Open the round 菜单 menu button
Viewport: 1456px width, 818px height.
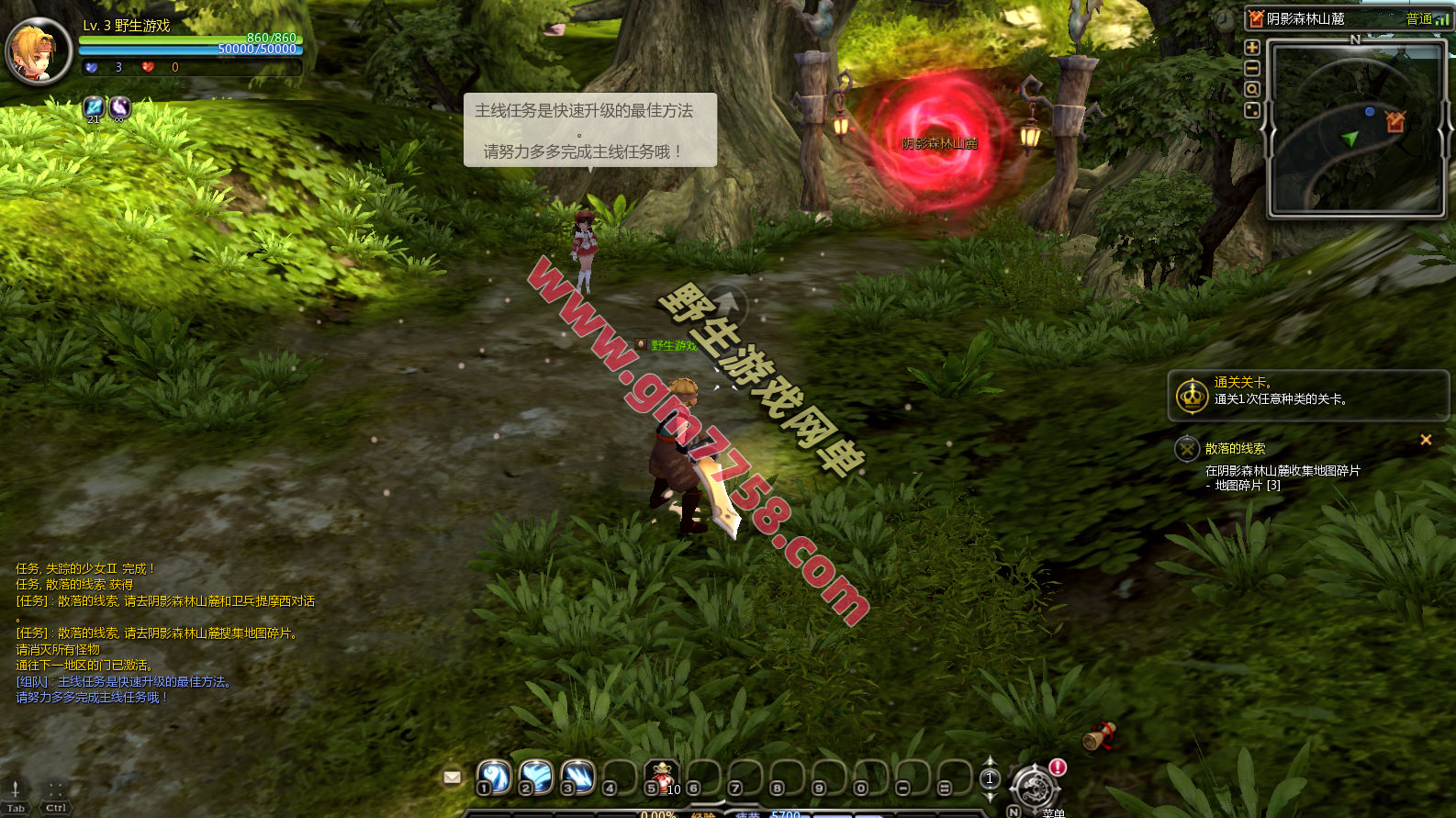(x=1035, y=788)
